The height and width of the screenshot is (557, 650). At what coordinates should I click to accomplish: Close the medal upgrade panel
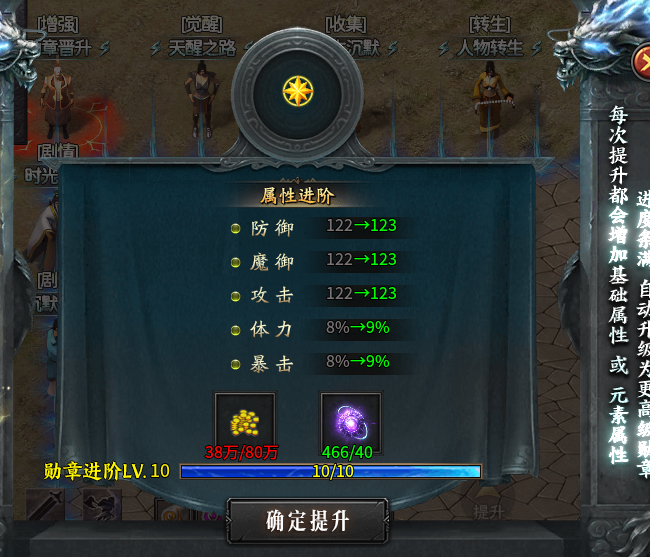641,62
